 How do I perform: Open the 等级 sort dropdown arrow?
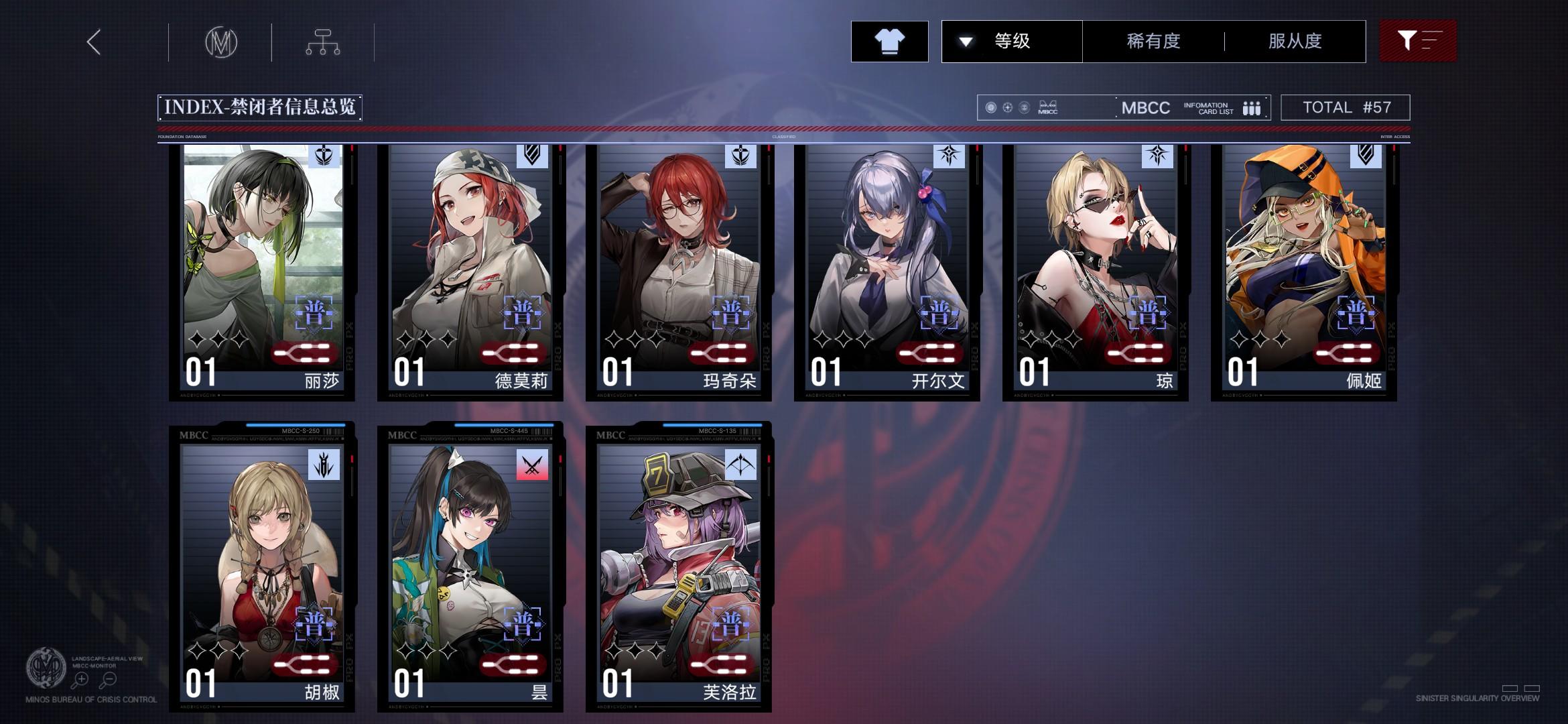(x=965, y=42)
